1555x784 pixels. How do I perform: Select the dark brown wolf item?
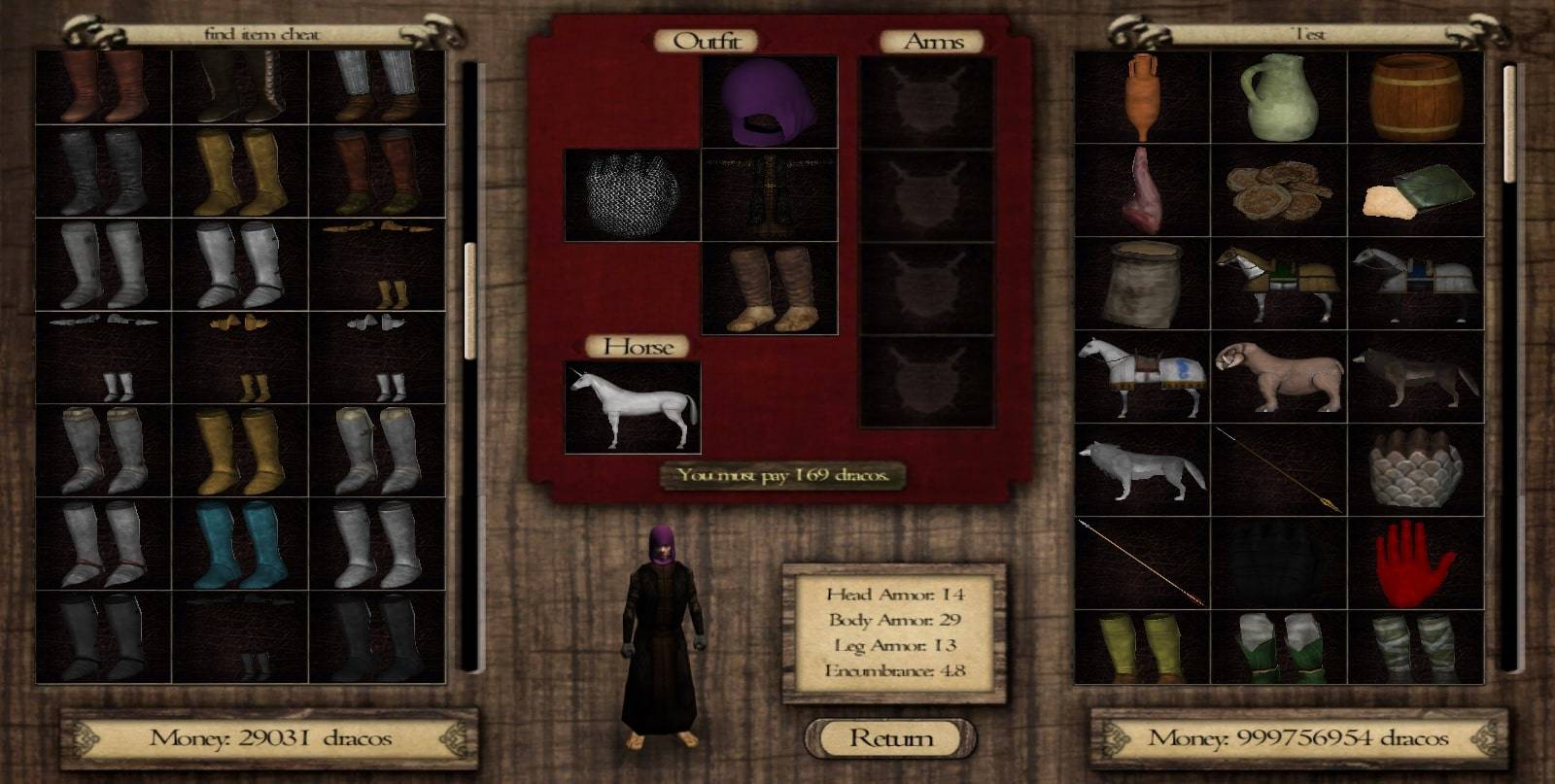pos(1415,377)
